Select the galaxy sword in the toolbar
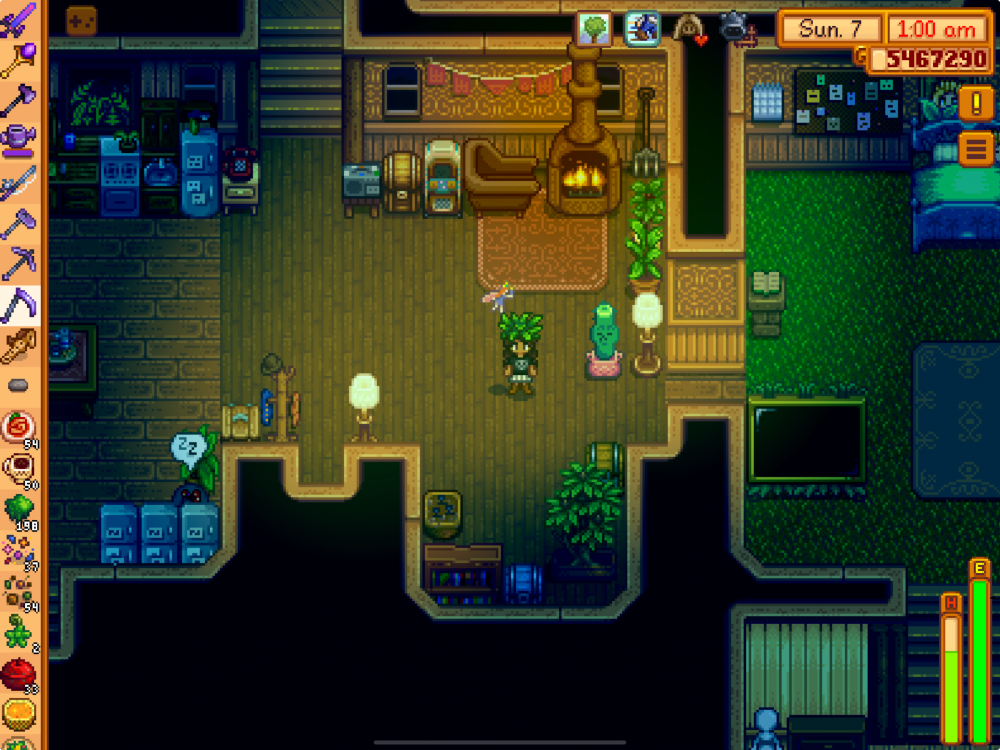 (19, 19)
